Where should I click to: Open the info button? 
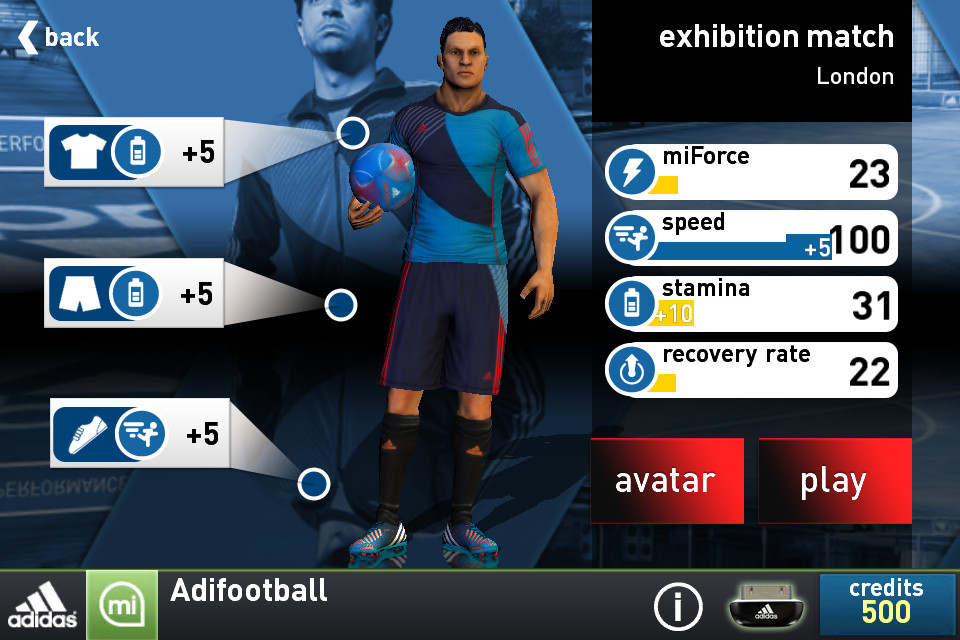[678, 606]
